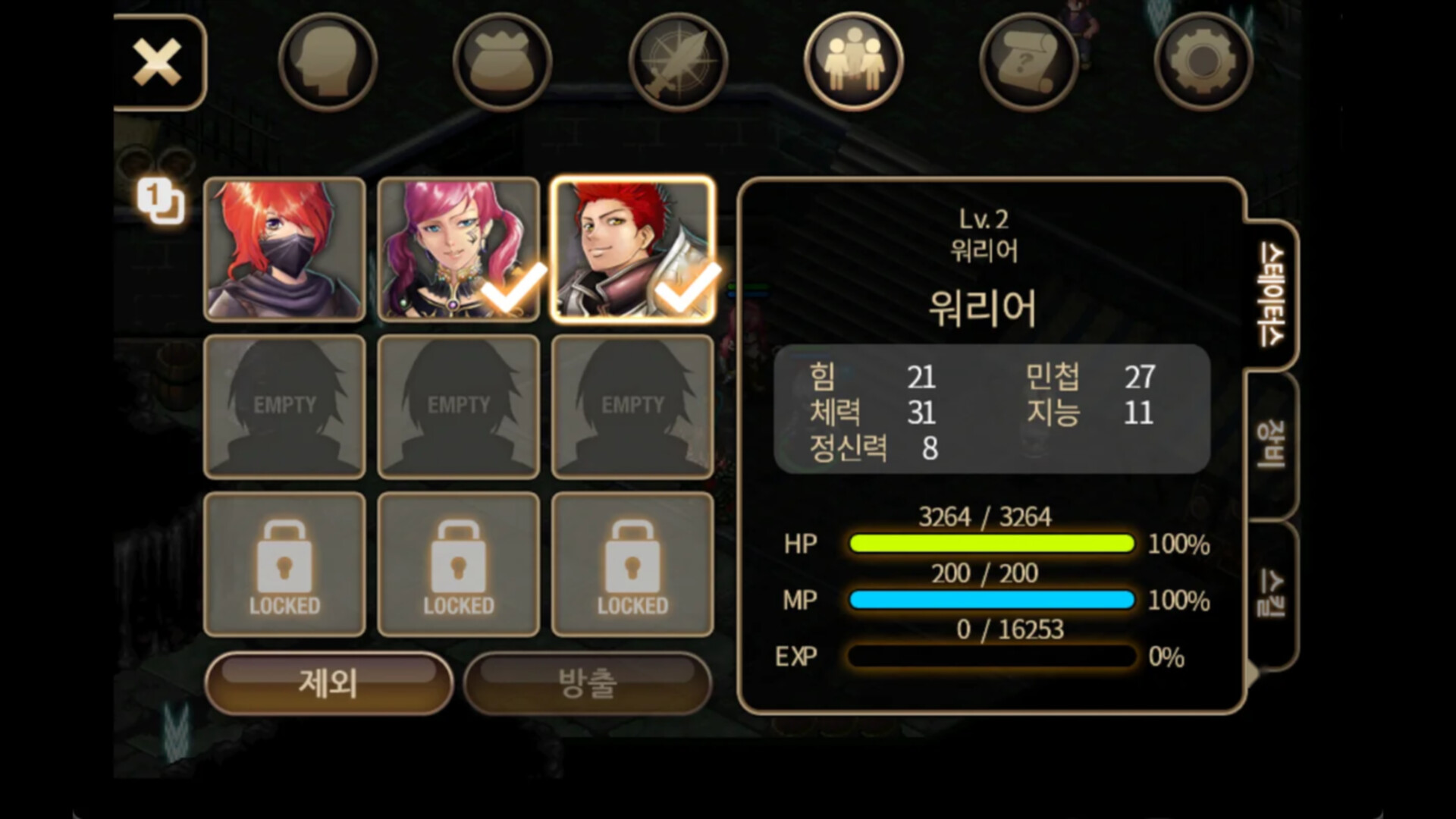The height and width of the screenshot is (819, 1456).
Task: Select the sword combat icon
Action: pyautogui.click(x=678, y=61)
